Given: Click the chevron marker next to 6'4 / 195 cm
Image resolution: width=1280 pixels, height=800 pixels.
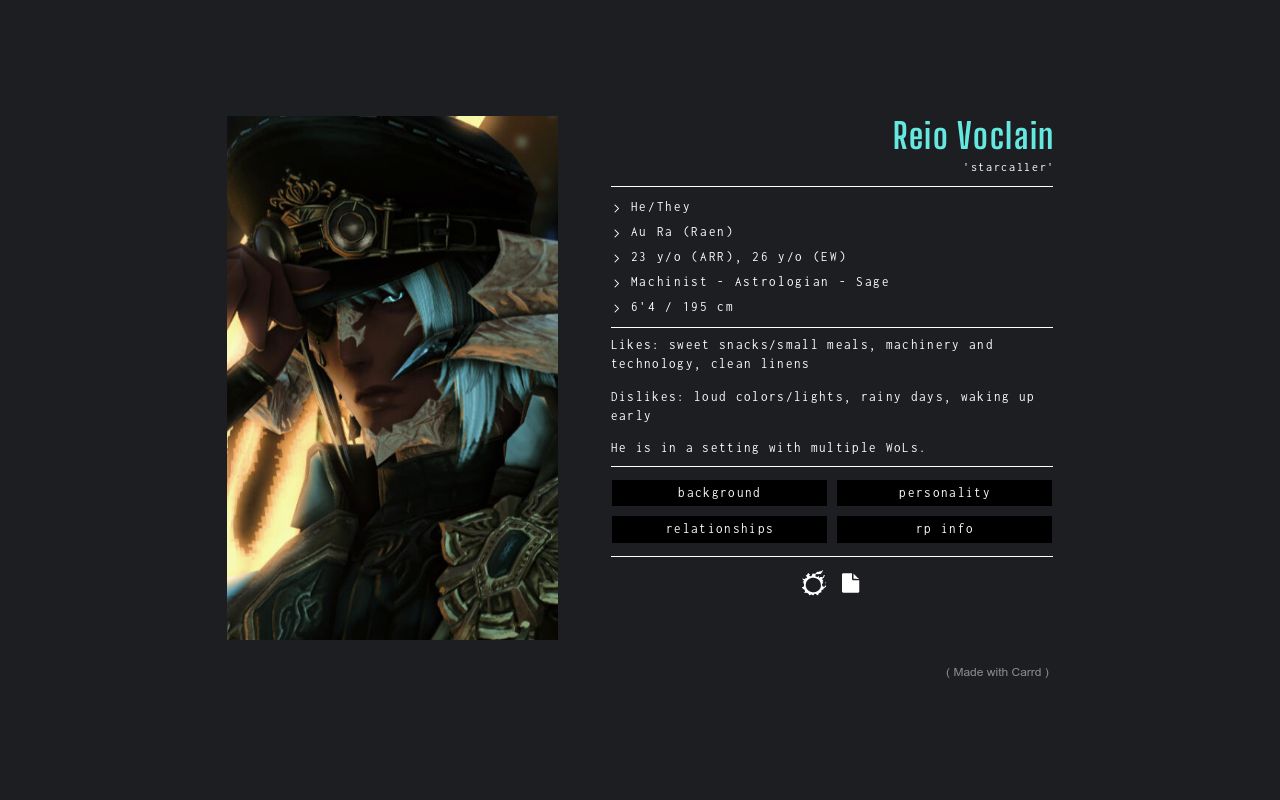Looking at the screenshot, I should click(615, 307).
